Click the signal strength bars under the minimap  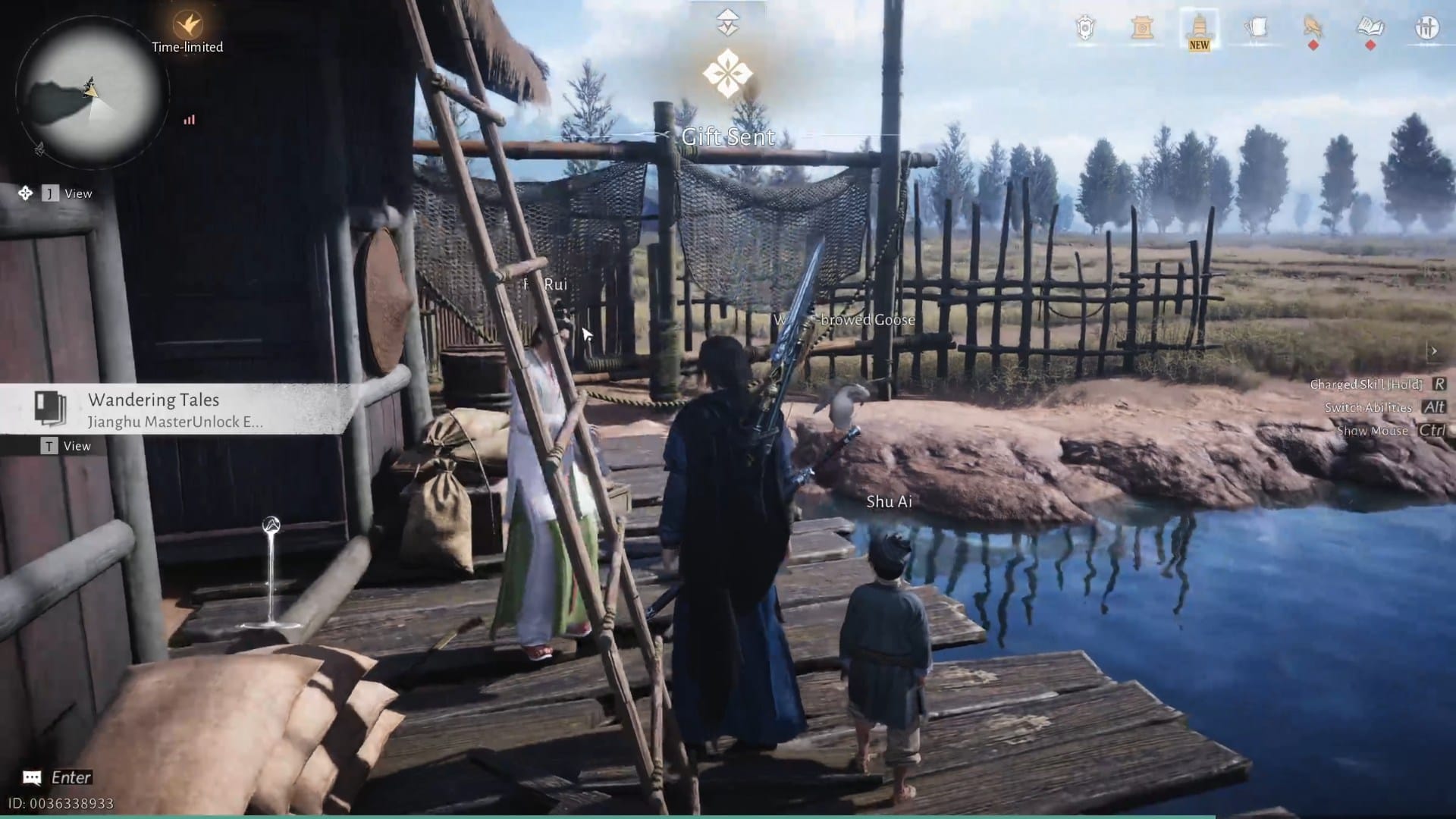pyautogui.click(x=190, y=120)
